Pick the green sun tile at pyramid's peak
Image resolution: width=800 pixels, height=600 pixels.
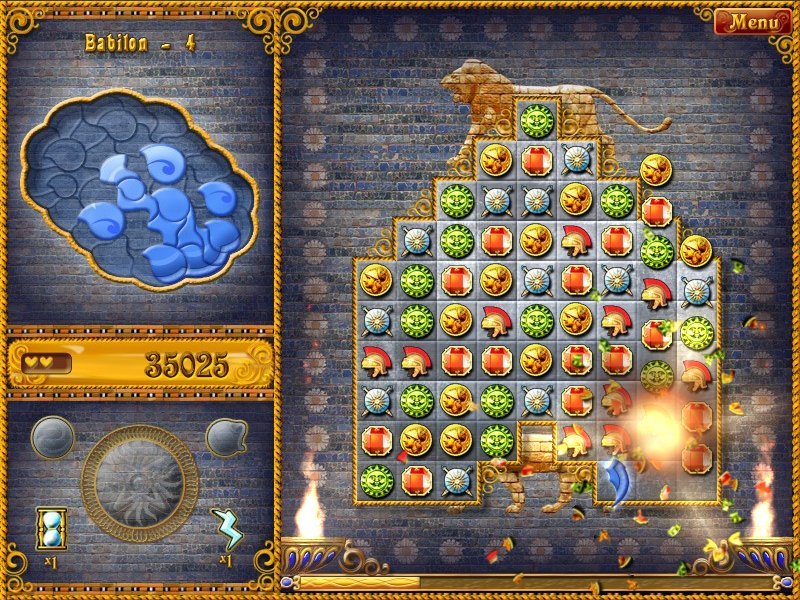click(536, 120)
